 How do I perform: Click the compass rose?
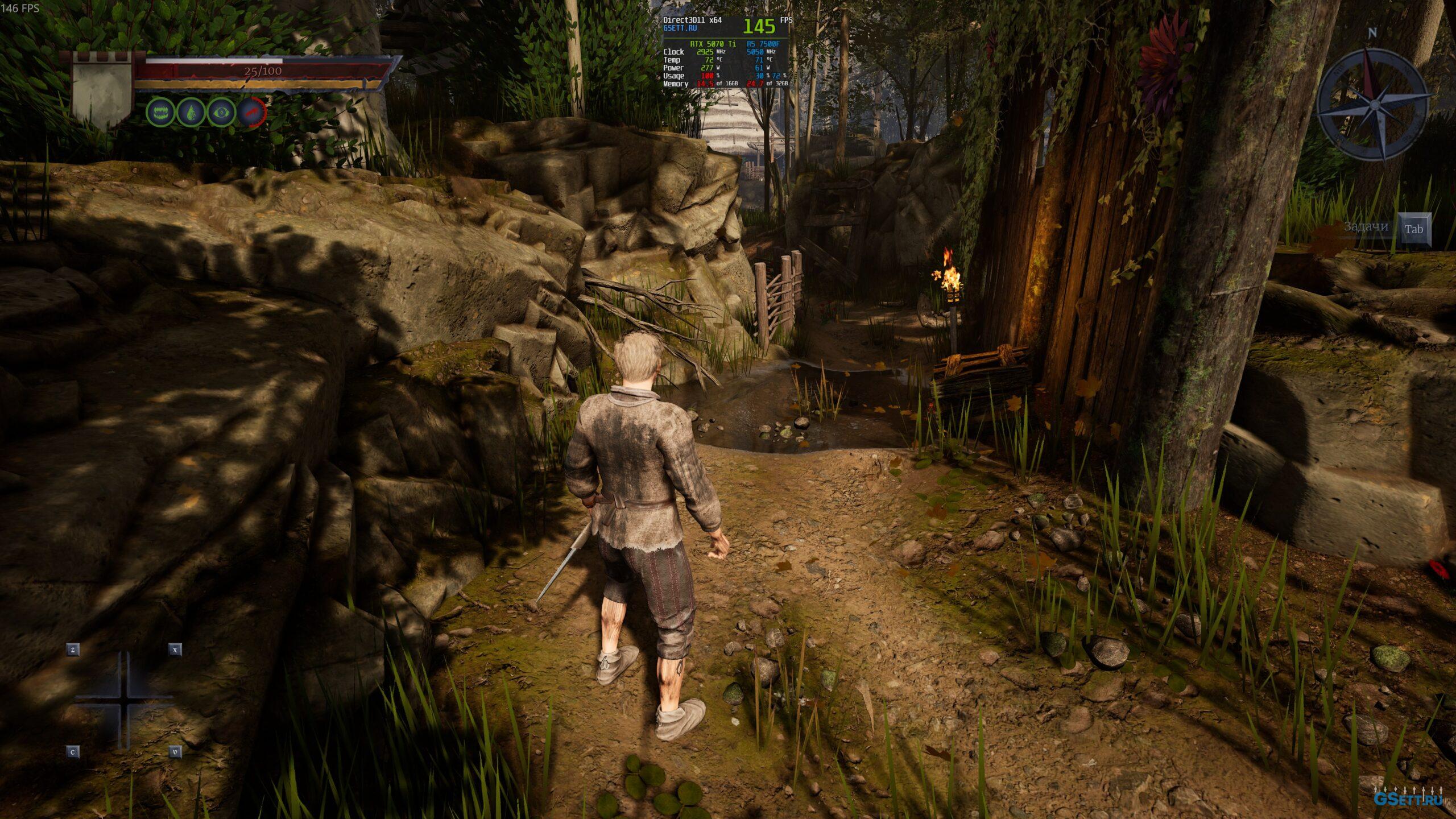pos(1374,104)
